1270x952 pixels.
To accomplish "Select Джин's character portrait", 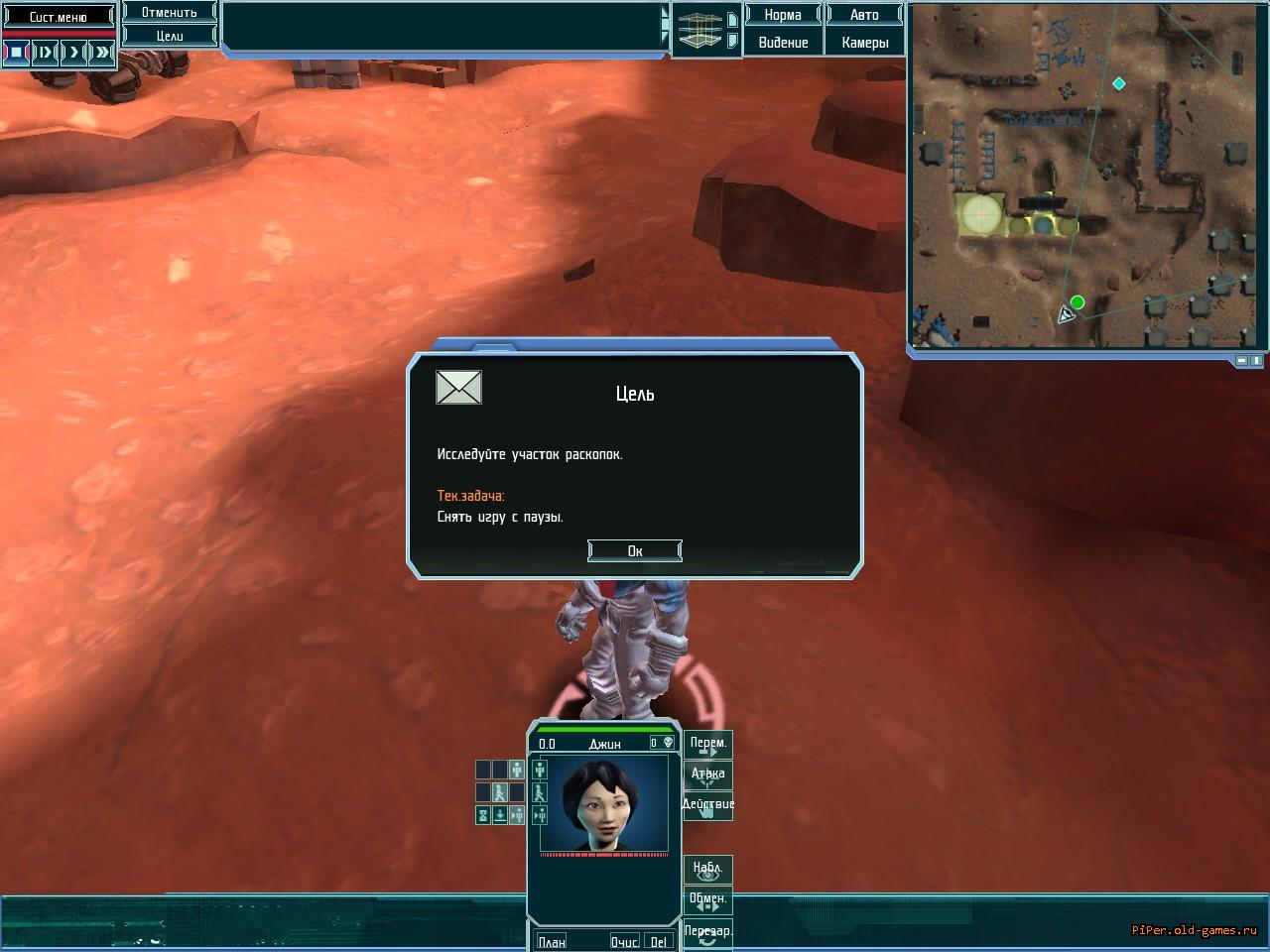I will [x=603, y=803].
